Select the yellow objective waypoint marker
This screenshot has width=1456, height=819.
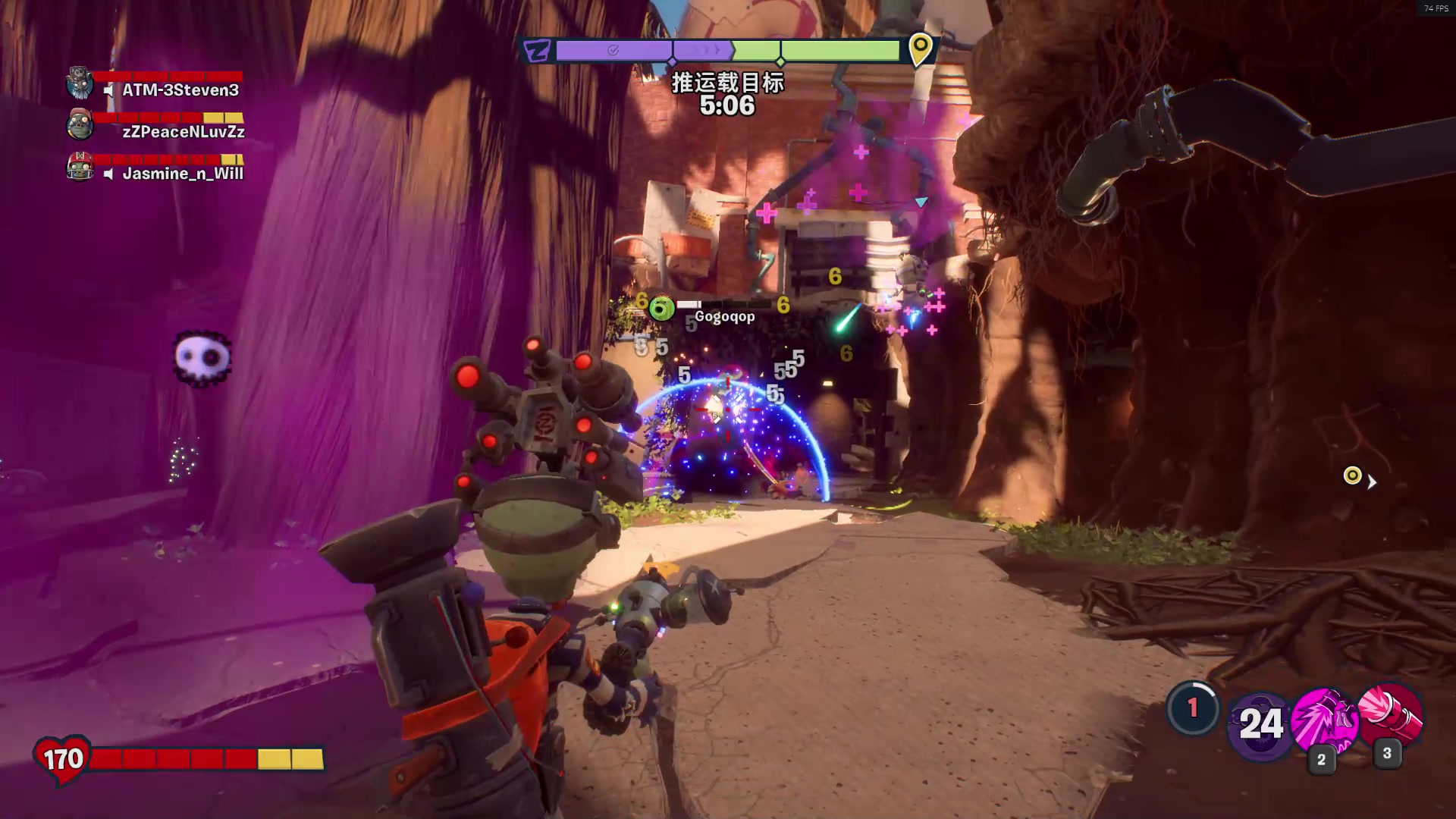pyautogui.click(x=1352, y=475)
